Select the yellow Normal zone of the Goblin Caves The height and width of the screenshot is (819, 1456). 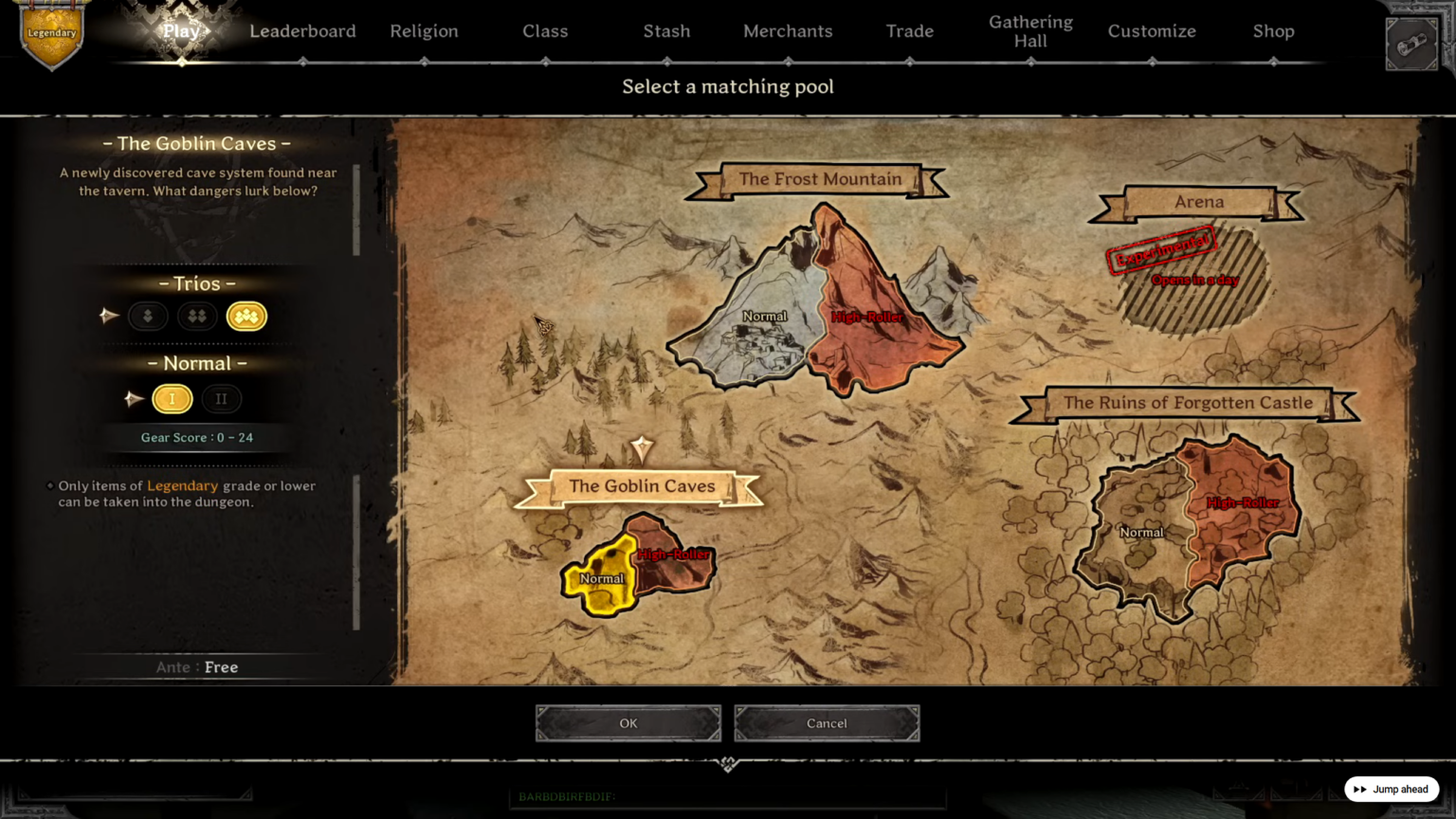[602, 576]
